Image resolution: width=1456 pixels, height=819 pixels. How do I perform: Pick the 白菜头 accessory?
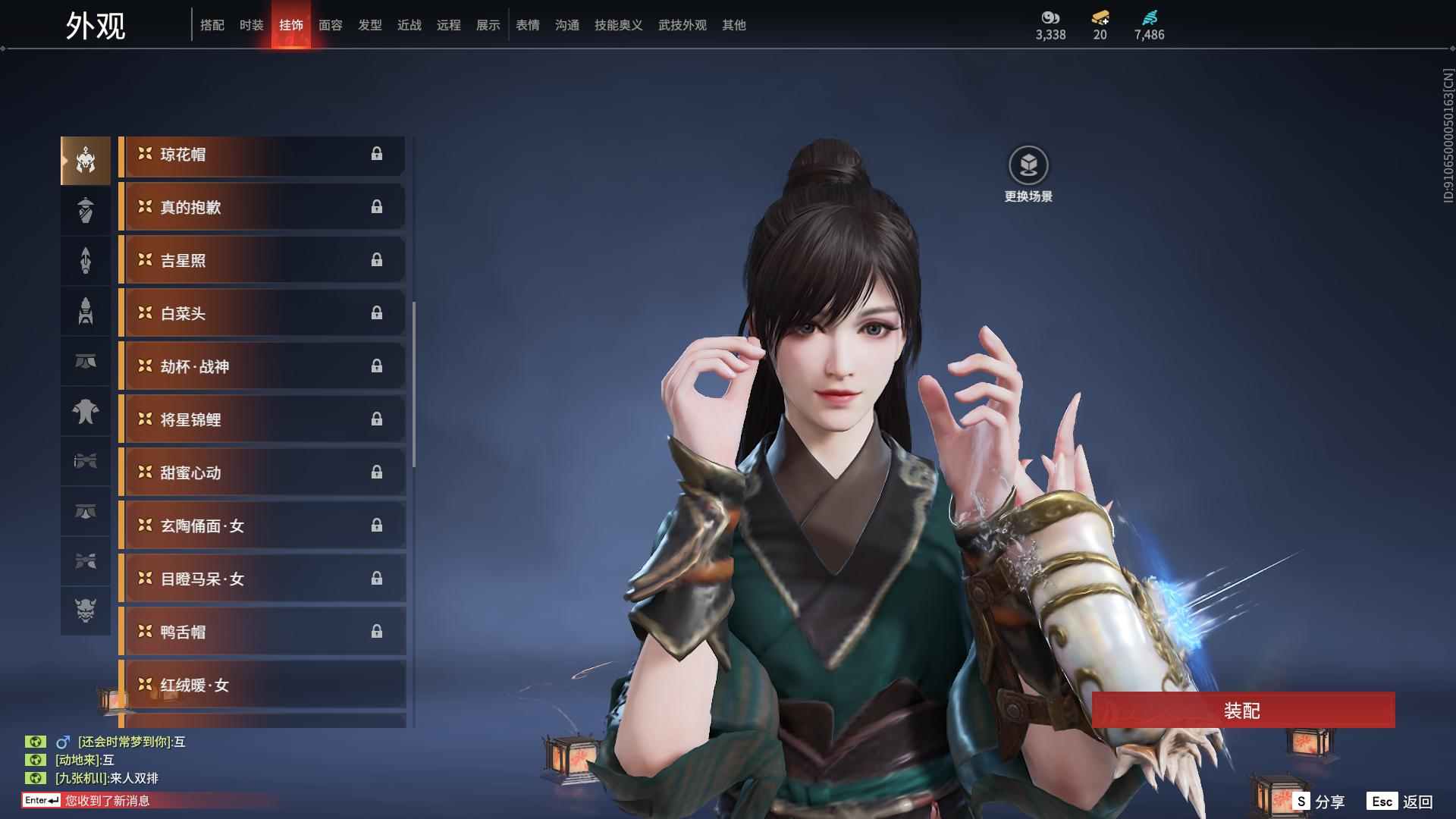(262, 314)
